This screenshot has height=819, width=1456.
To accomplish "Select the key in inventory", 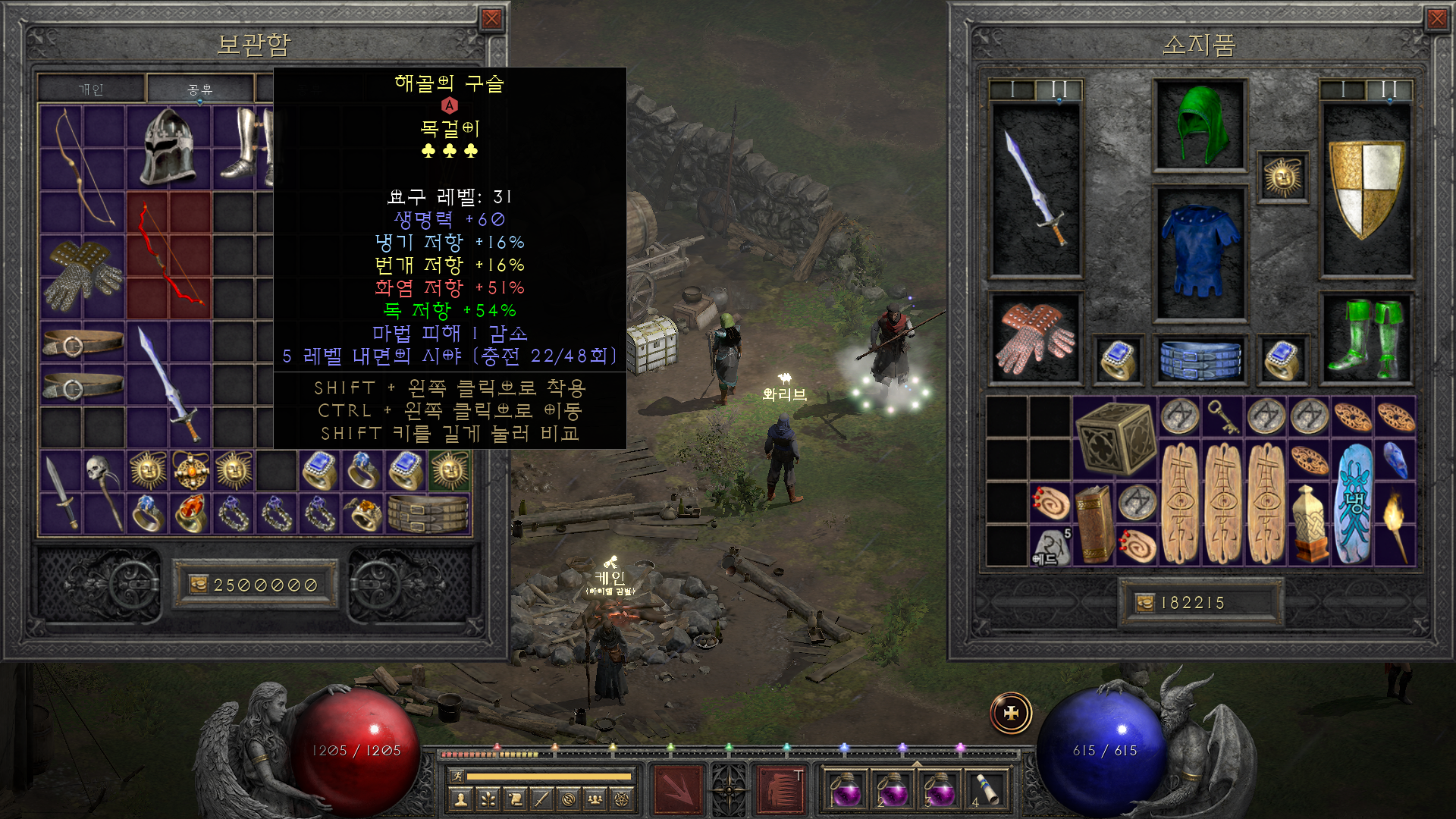I will 1223,416.
